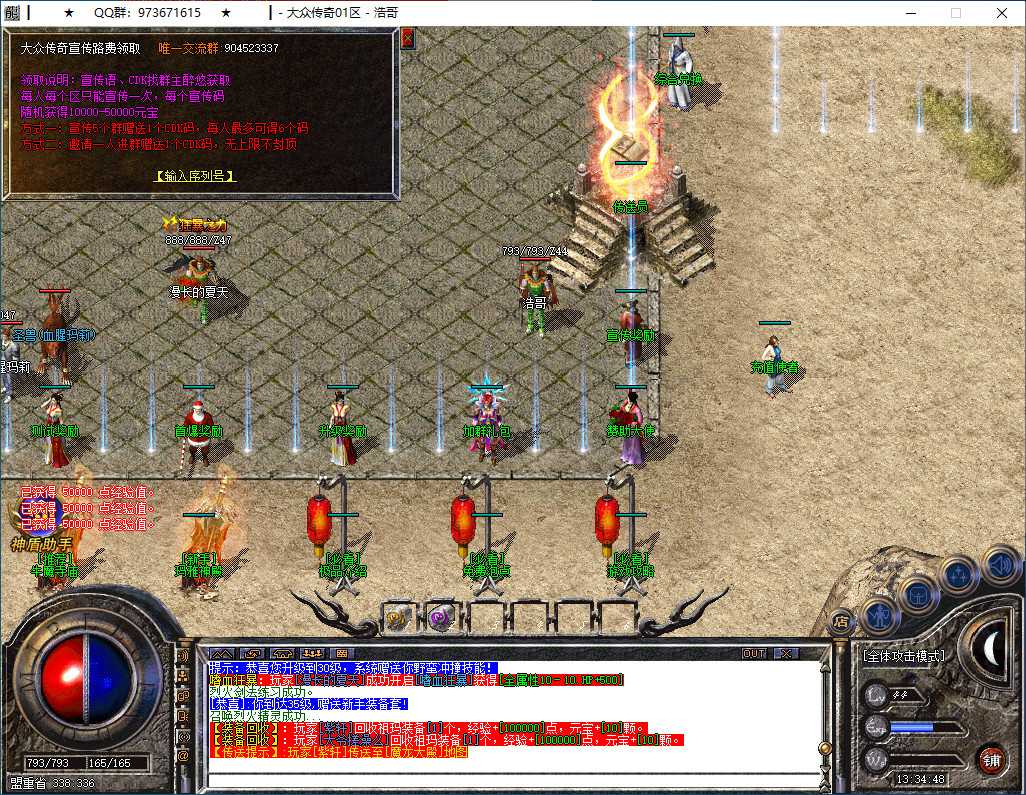Image resolution: width=1026 pixels, height=795 pixels.
Task: Focus the chat text input field
Action: click(510, 780)
